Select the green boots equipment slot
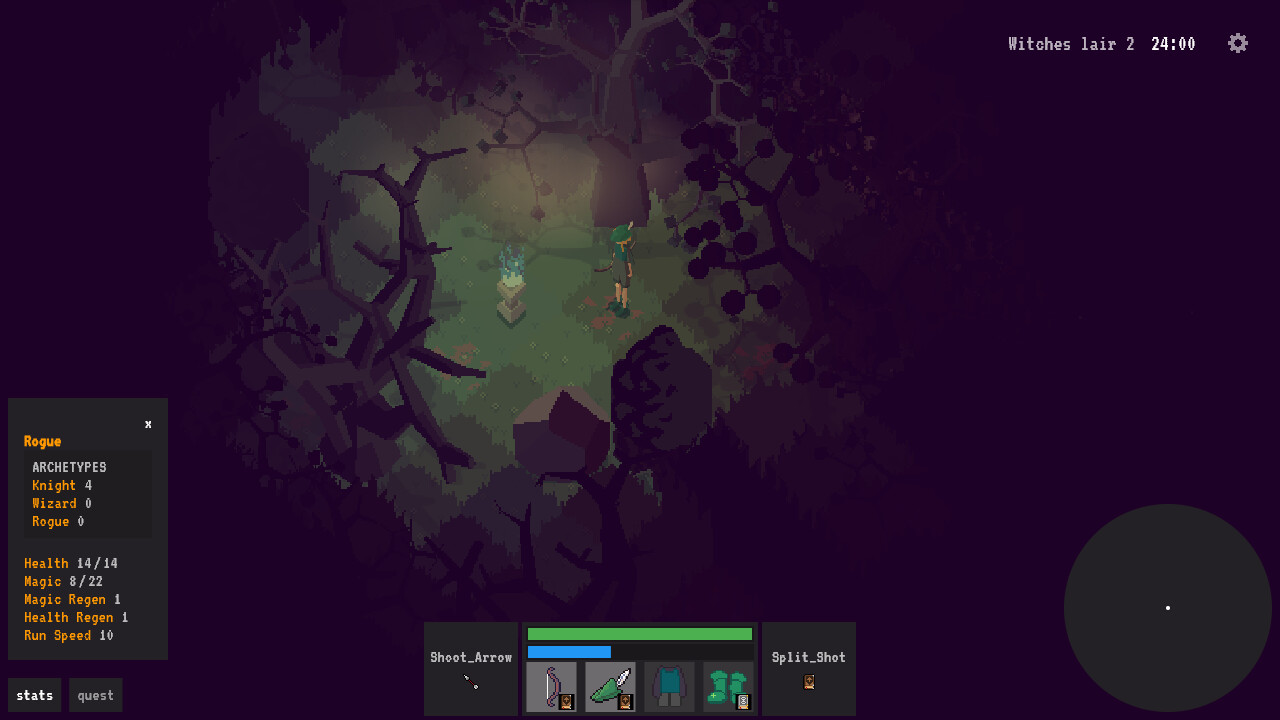 click(728, 686)
